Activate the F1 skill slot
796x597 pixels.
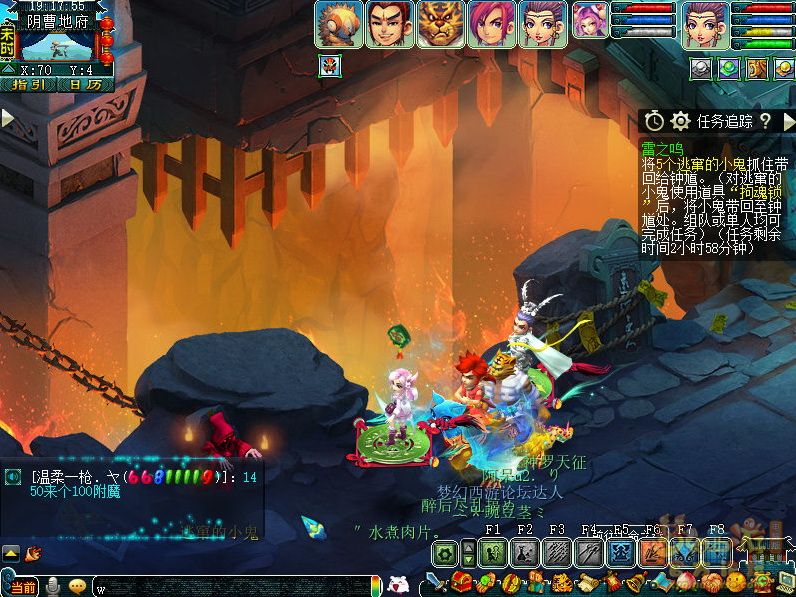coord(492,552)
